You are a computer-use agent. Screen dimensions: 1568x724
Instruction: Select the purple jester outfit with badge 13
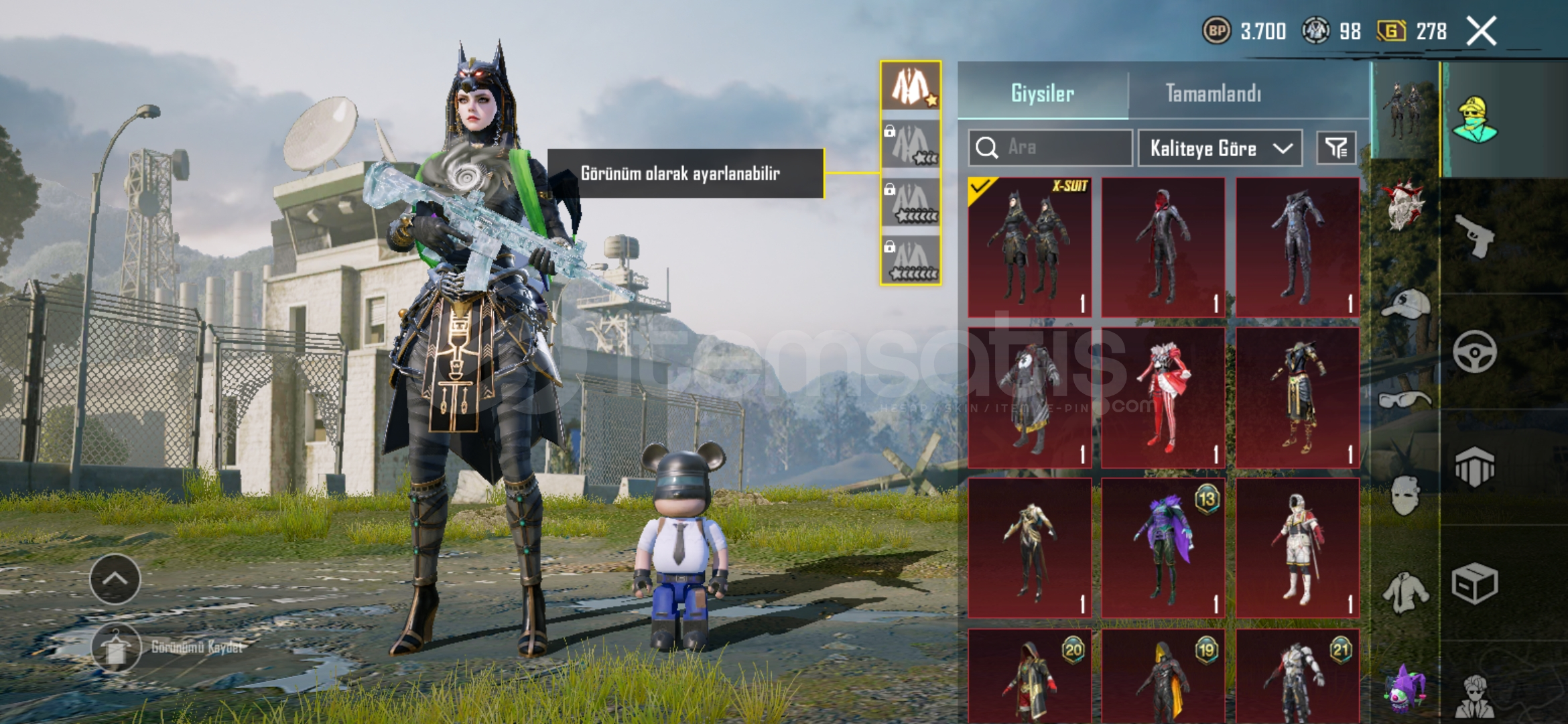pyautogui.click(x=1163, y=548)
